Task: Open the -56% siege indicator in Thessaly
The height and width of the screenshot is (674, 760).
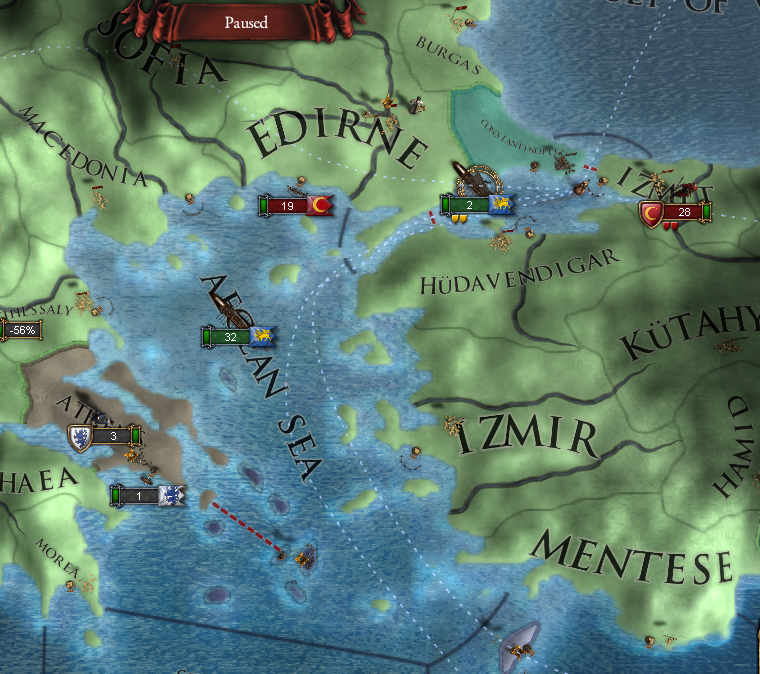Action: pyautogui.click(x=20, y=329)
